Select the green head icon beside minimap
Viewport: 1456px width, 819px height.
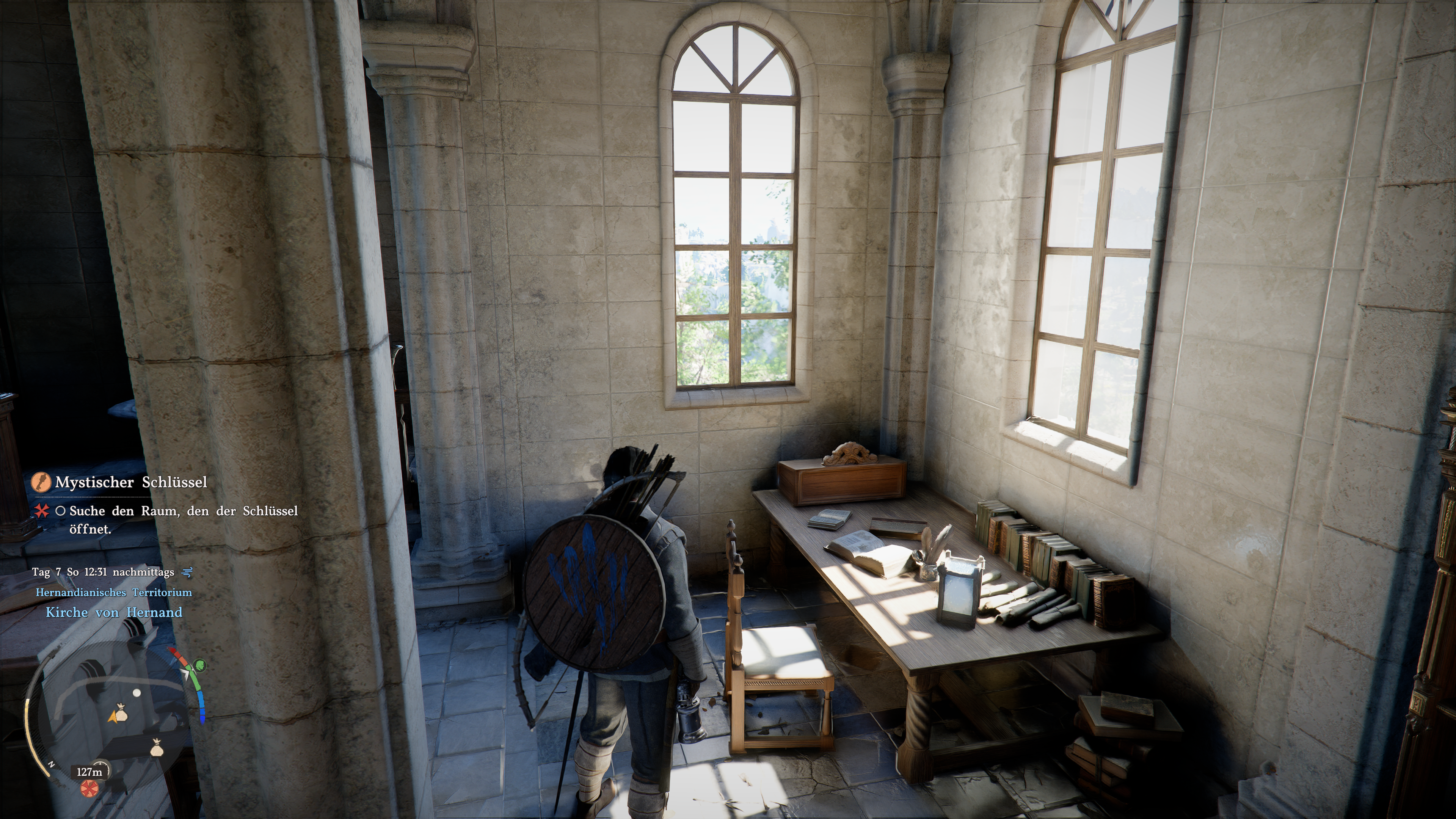pos(200,665)
